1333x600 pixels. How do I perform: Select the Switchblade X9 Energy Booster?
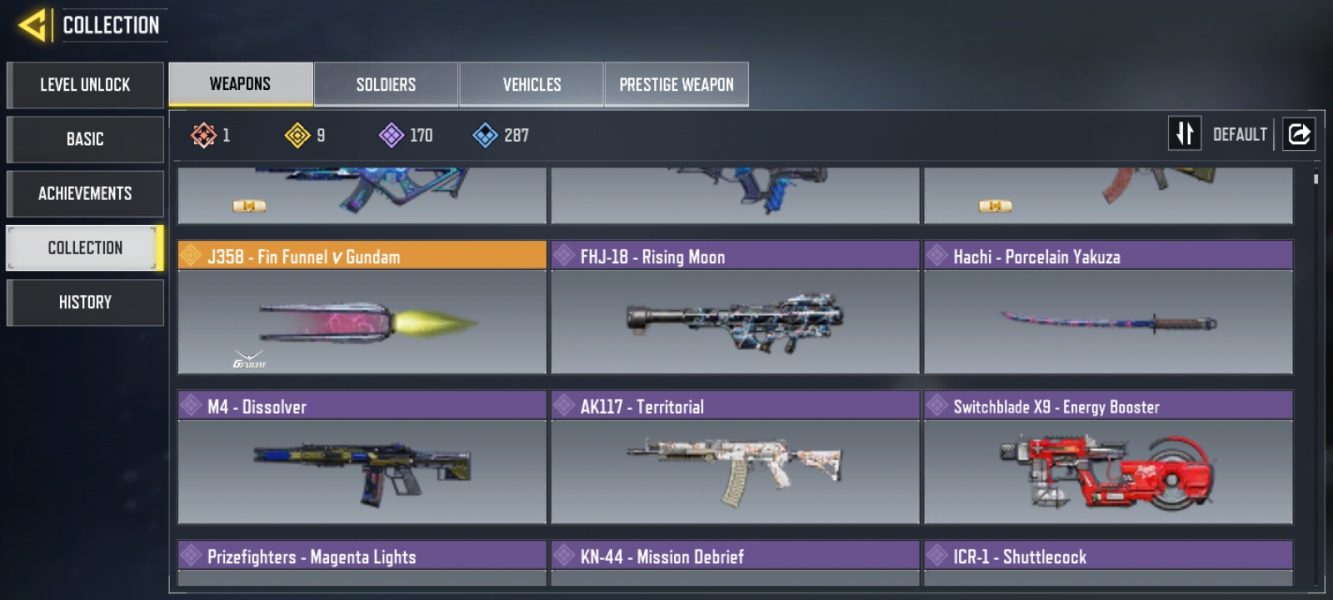click(1108, 458)
